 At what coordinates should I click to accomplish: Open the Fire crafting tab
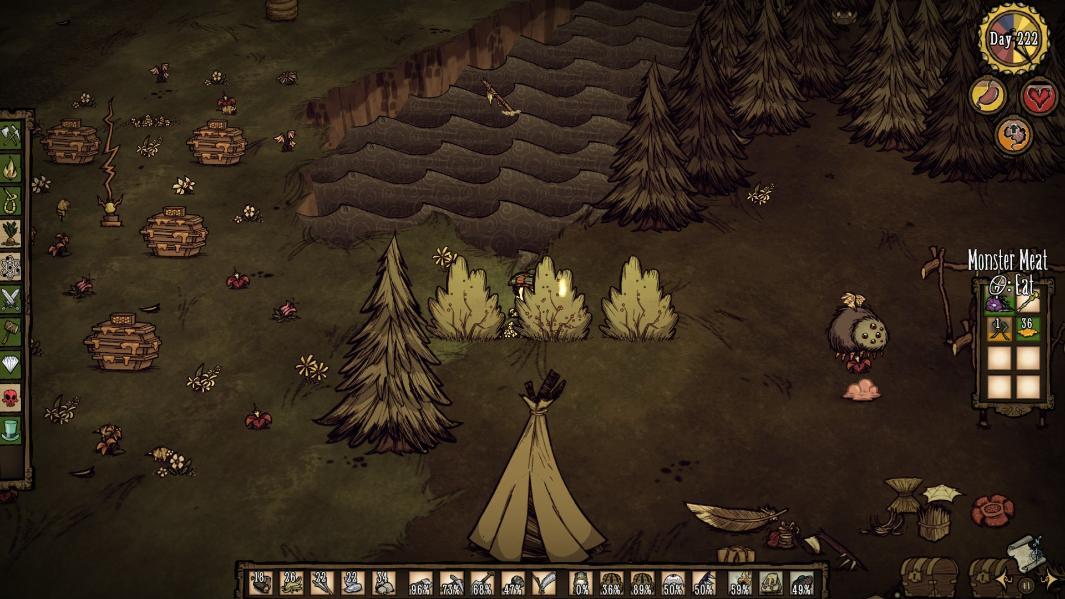10,167
